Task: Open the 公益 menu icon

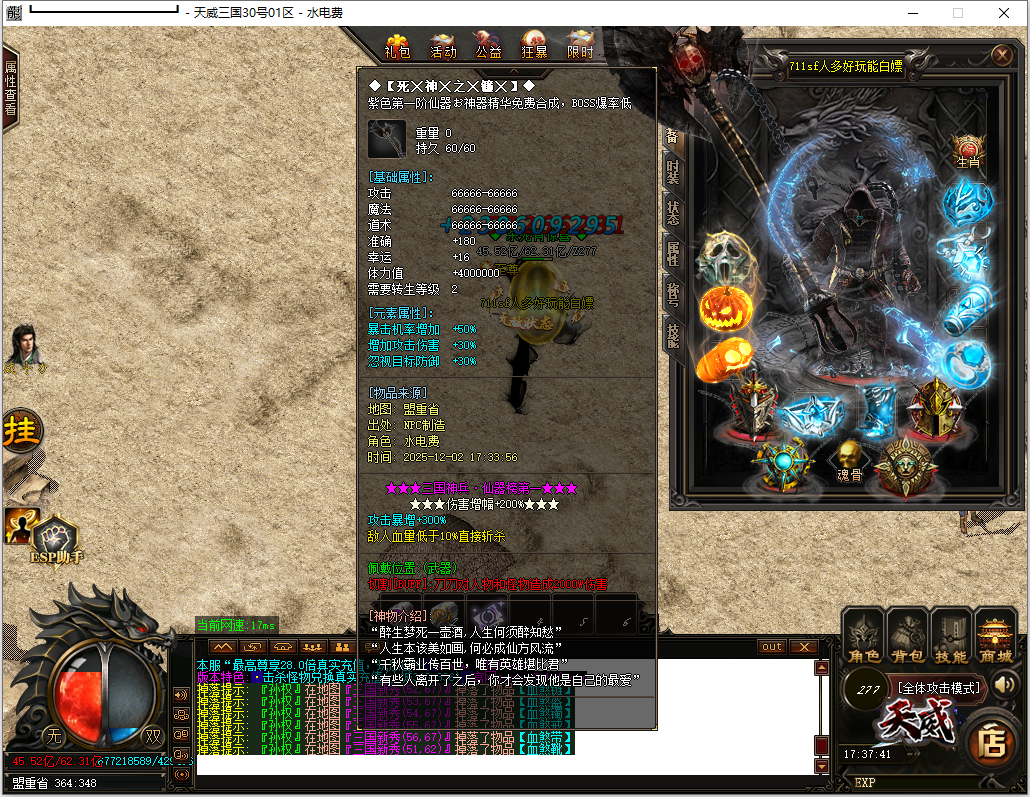Action: (x=488, y=45)
